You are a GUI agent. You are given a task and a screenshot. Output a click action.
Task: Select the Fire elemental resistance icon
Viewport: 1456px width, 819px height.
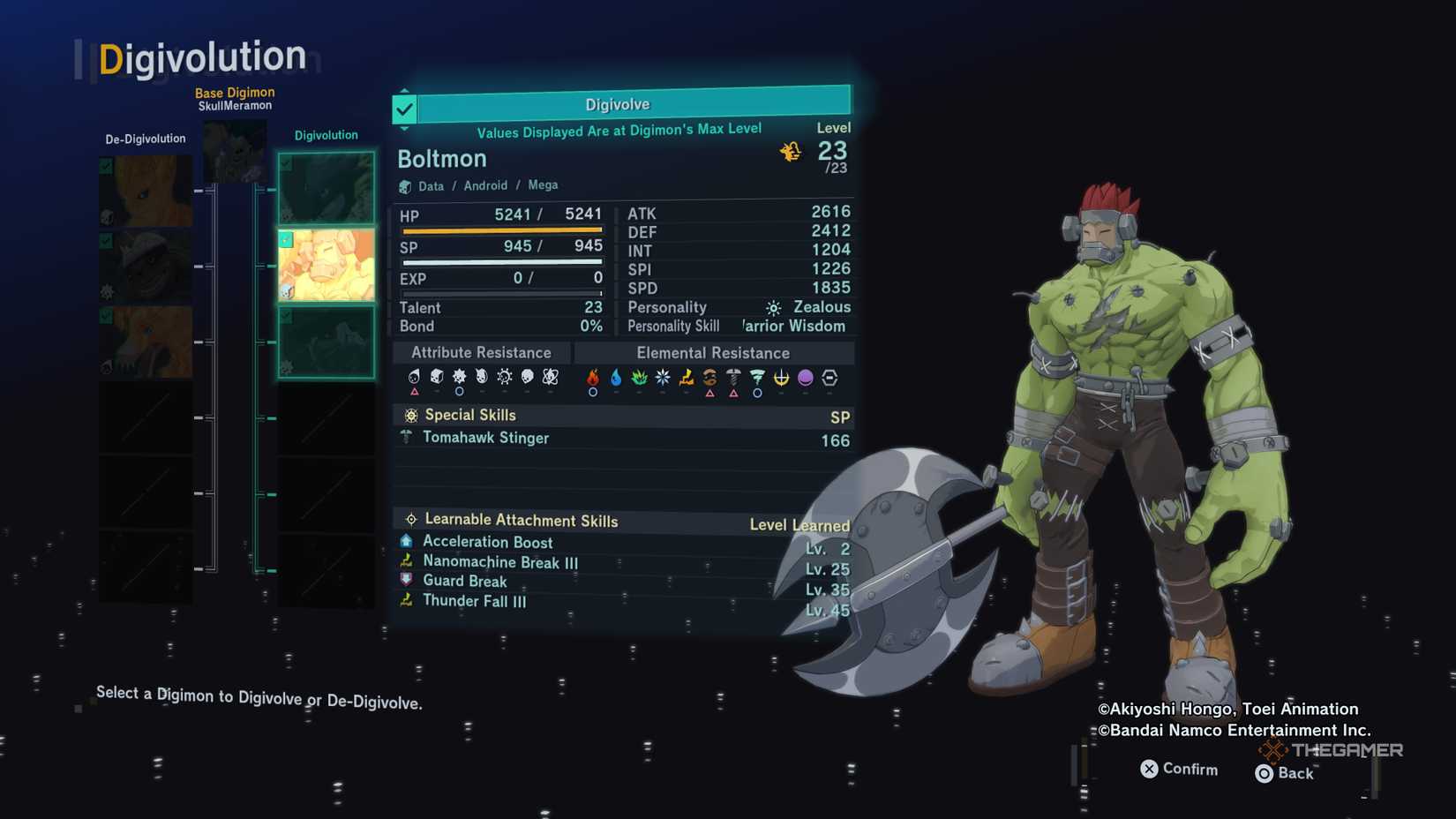[x=591, y=378]
